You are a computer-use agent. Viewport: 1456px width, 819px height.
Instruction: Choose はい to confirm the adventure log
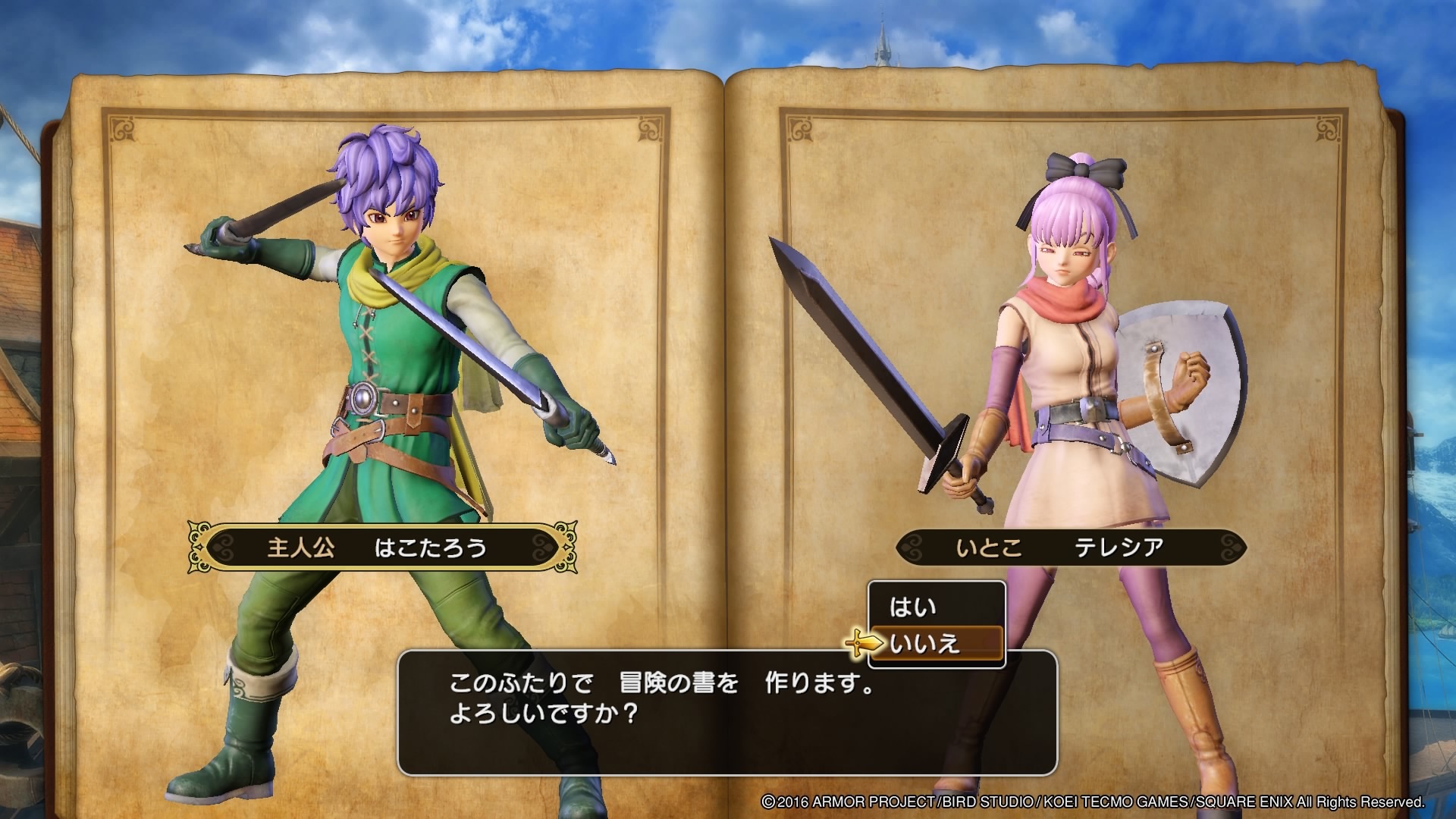(914, 607)
